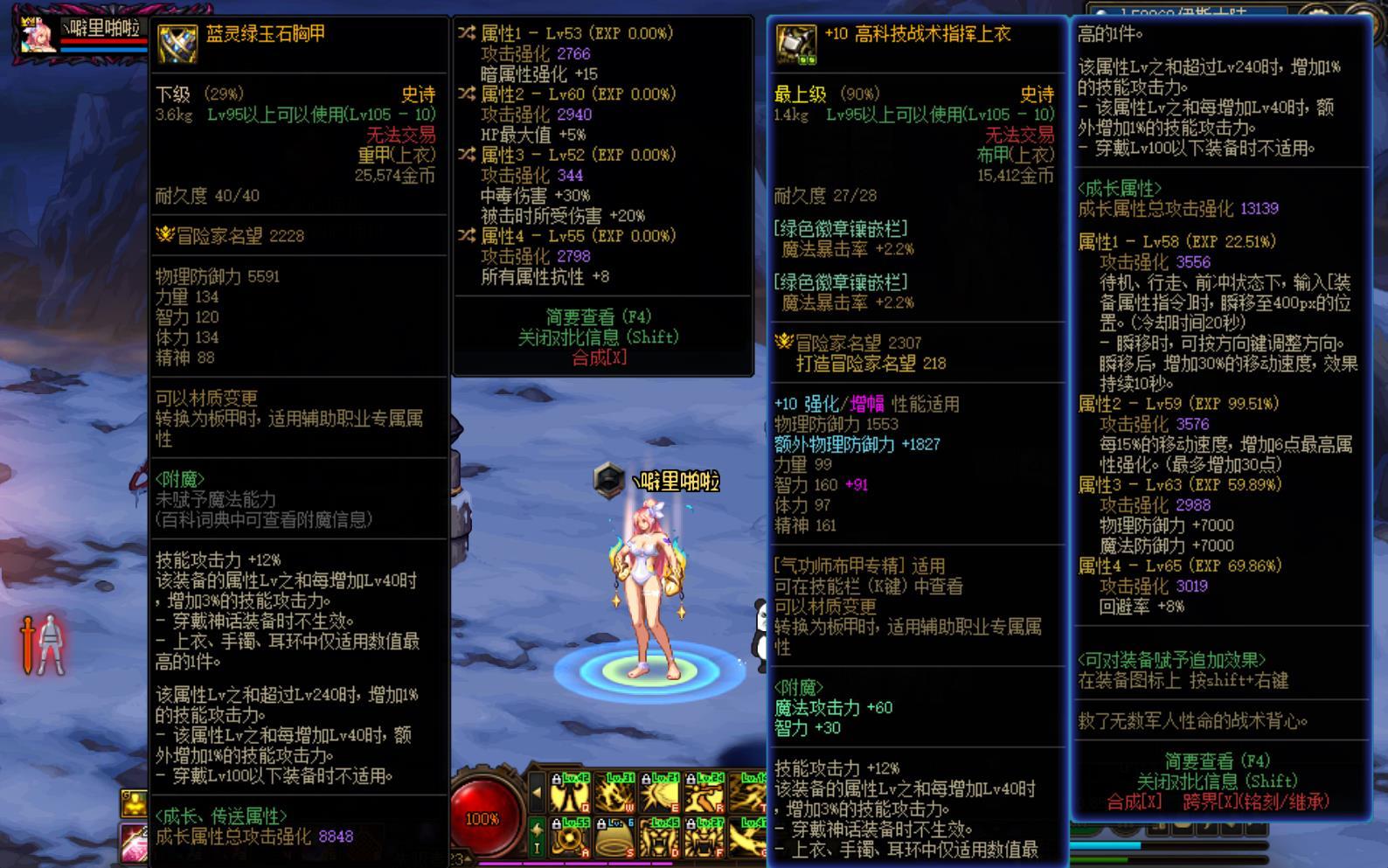The image size is (1388, 868).
Task: Click the up arrow beside level 23 indicator
Action: coord(468,858)
